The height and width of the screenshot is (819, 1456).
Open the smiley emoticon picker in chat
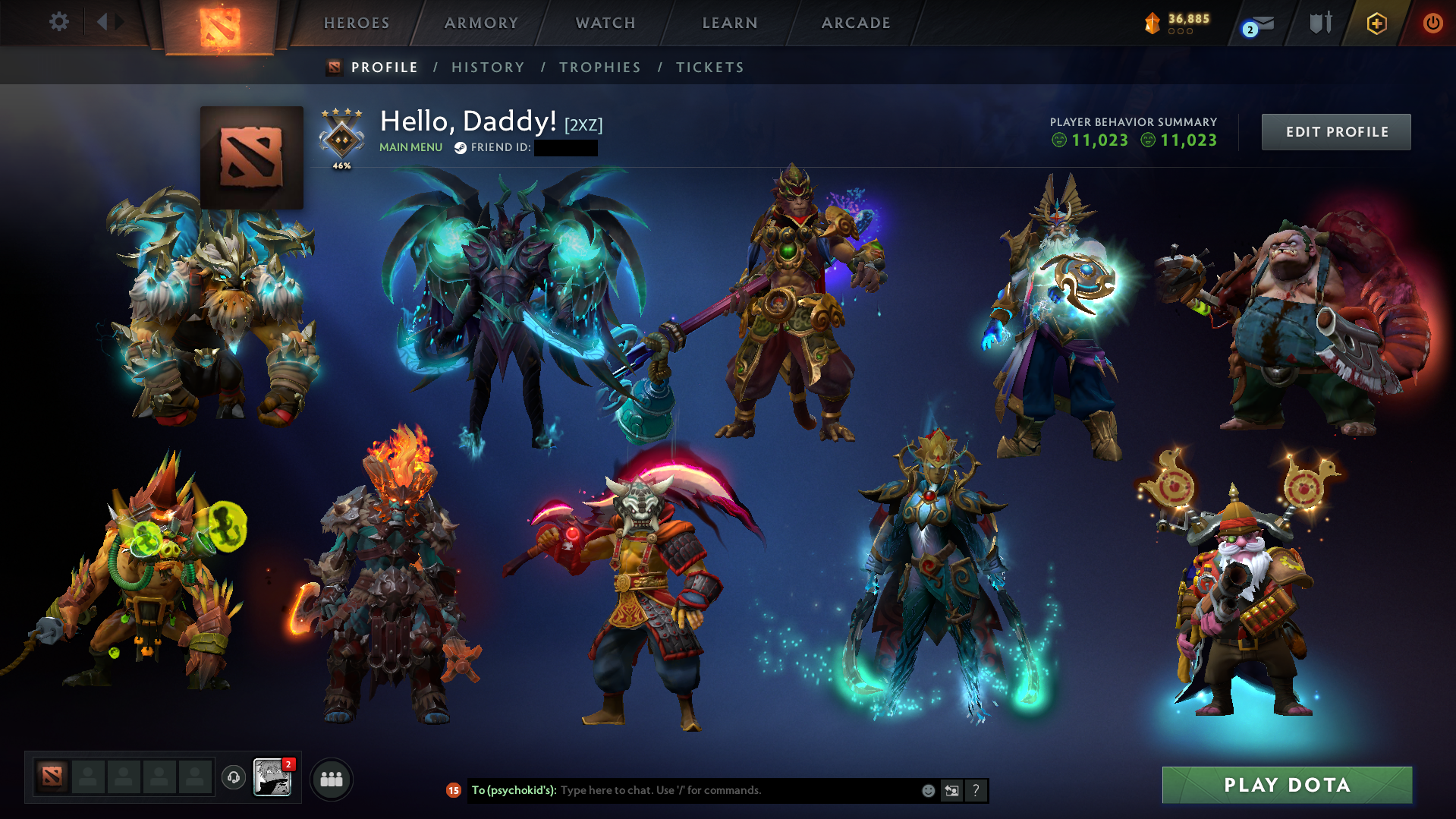927,790
